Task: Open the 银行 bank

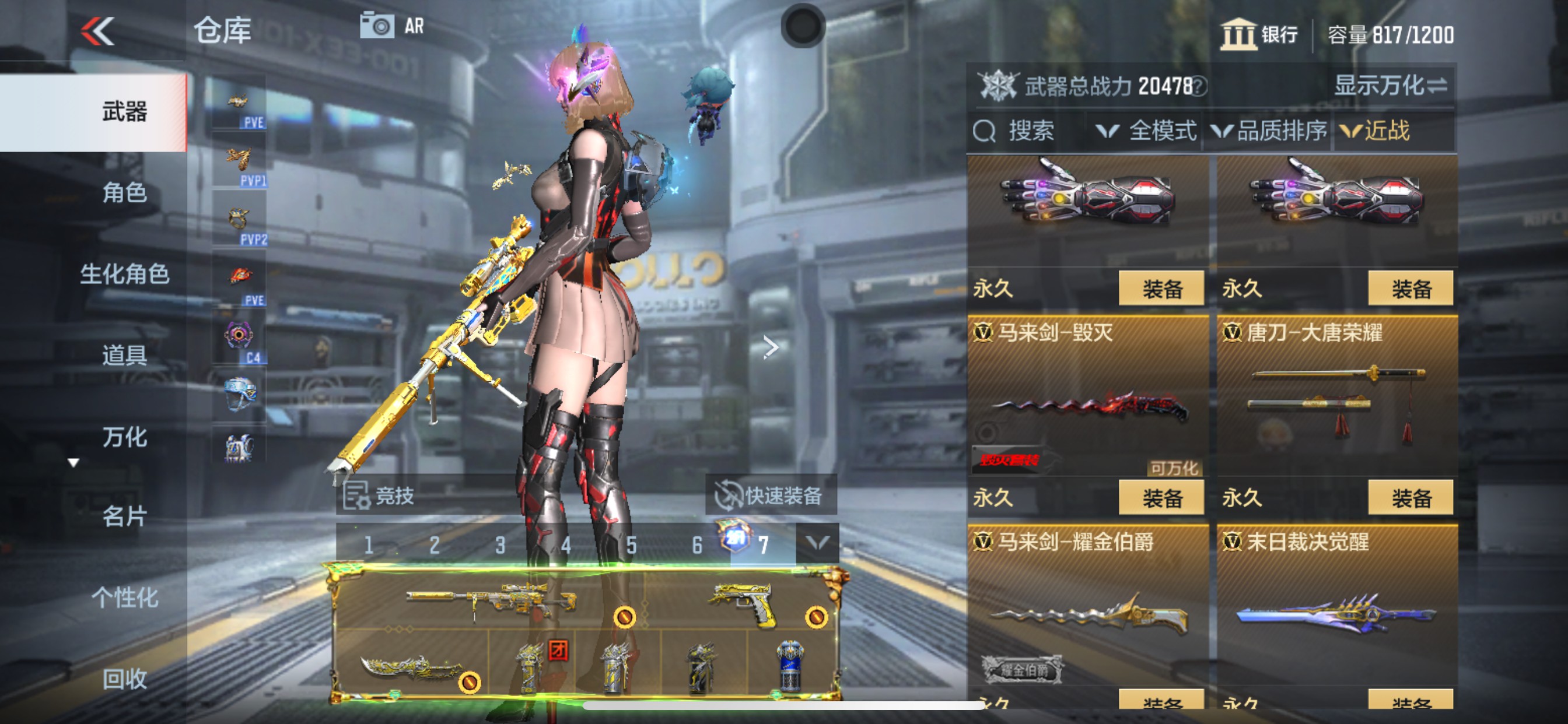Action: (x=1258, y=34)
